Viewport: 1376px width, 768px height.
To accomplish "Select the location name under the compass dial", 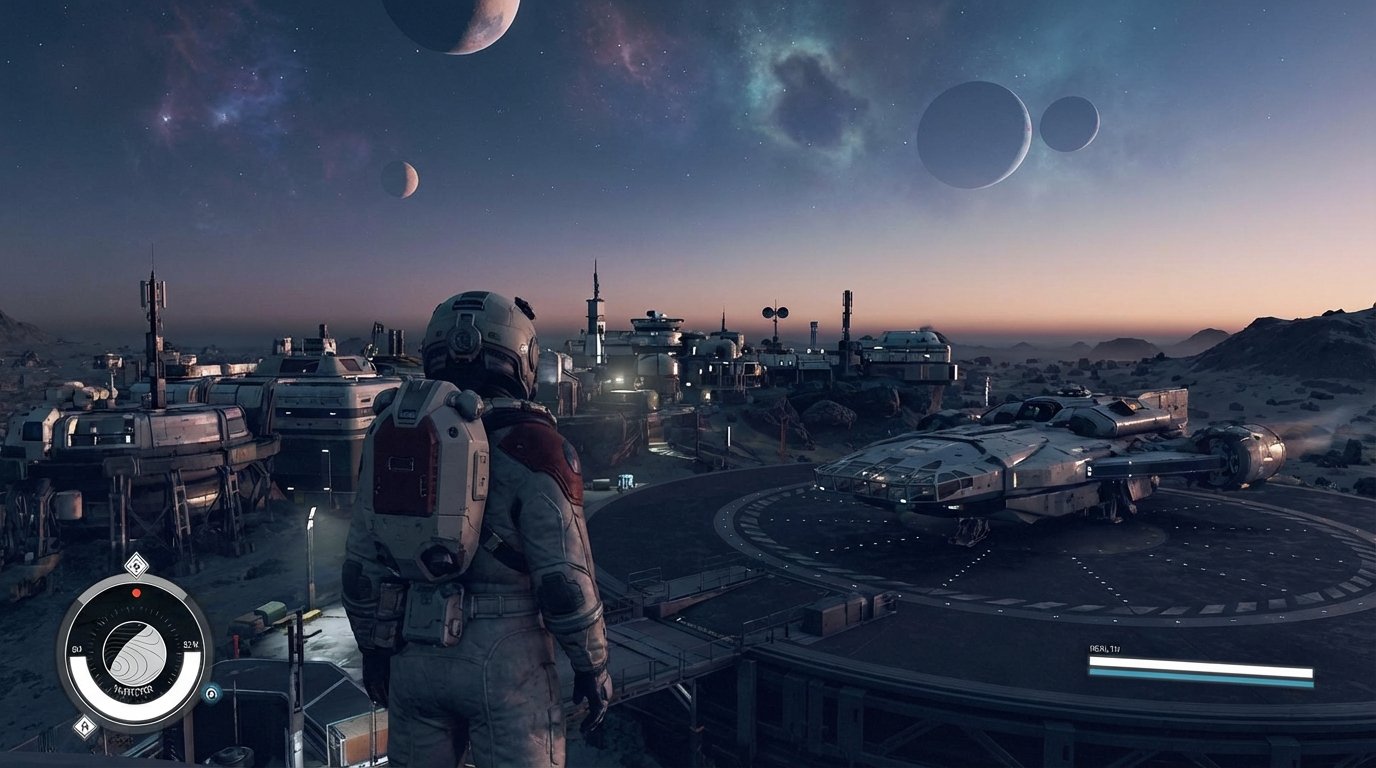I will [x=134, y=688].
